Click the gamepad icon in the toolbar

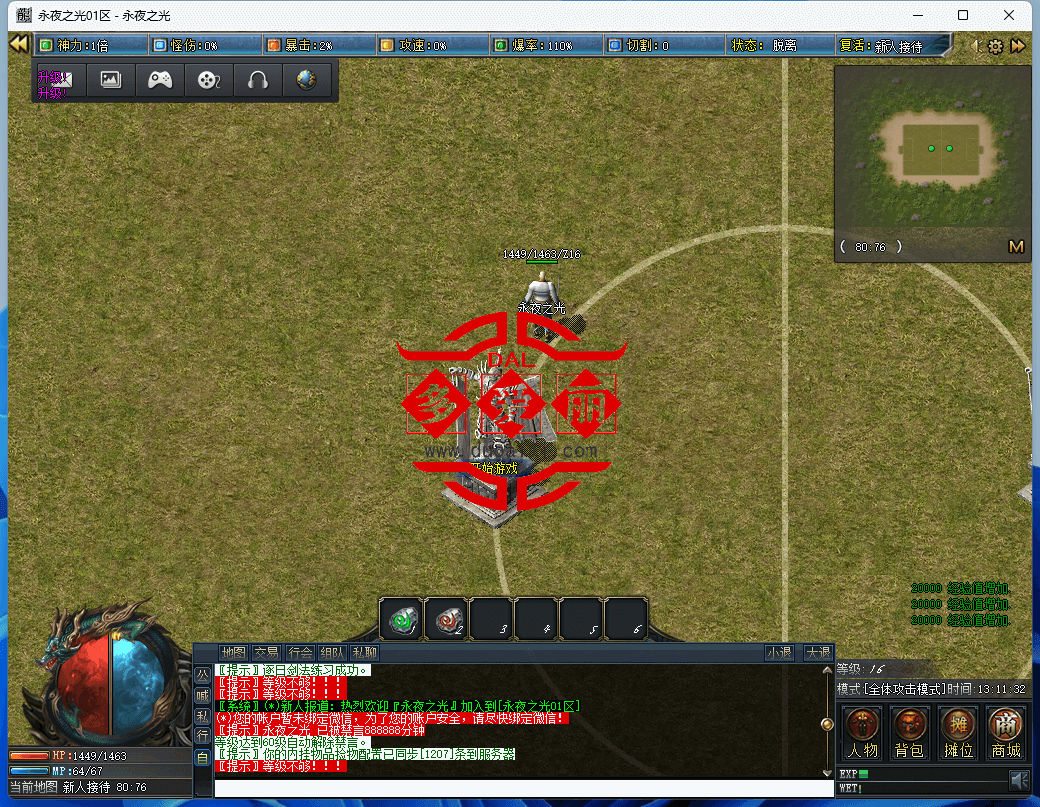160,80
